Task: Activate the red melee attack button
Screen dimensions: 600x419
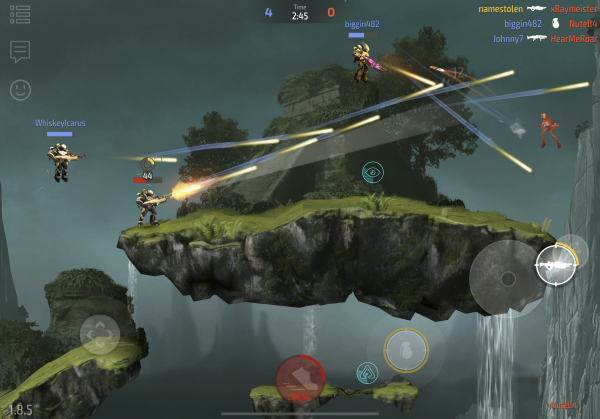Action: pos(300,377)
